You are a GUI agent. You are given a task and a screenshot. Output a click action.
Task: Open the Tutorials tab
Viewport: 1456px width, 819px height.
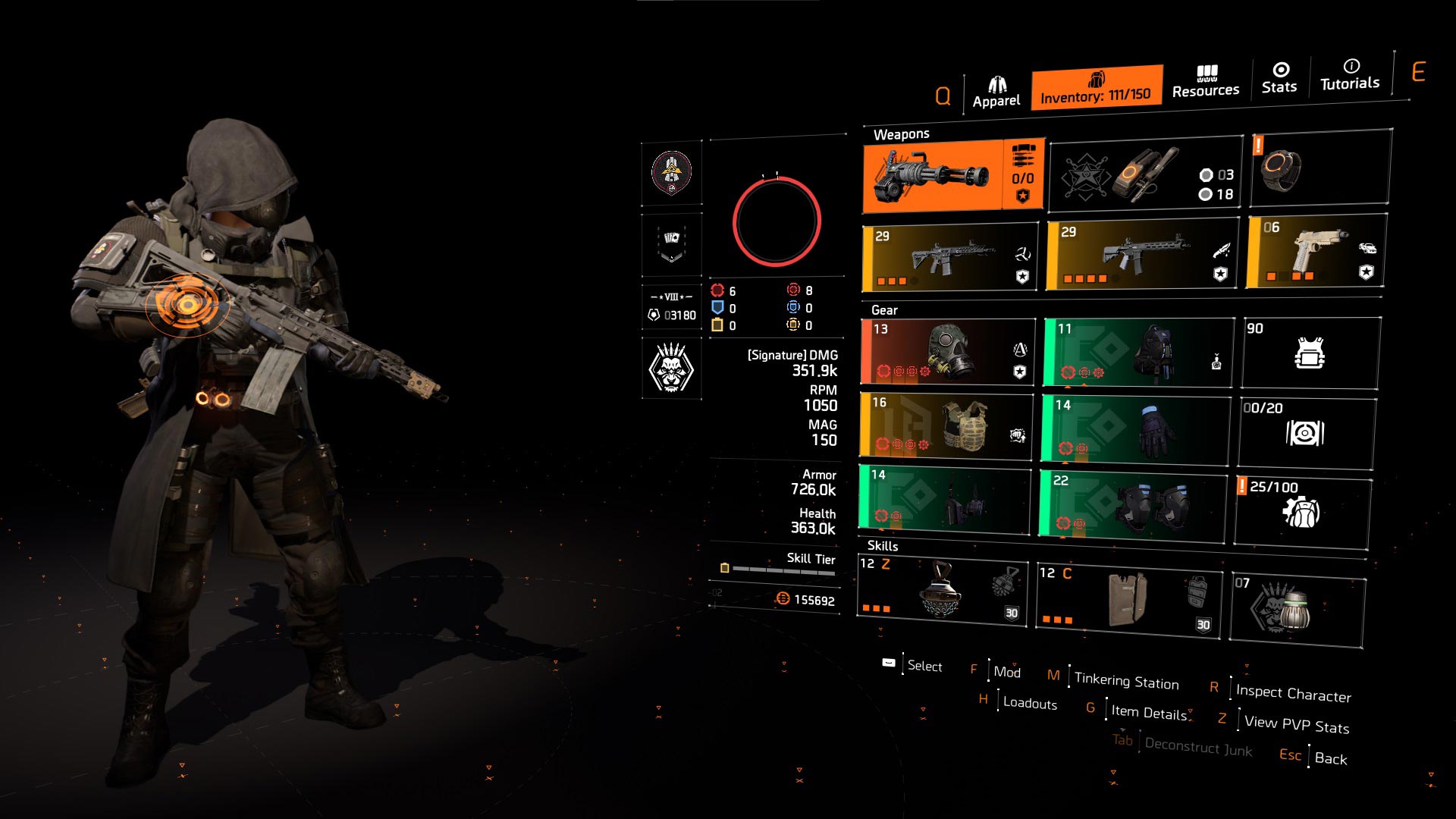(x=1350, y=75)
